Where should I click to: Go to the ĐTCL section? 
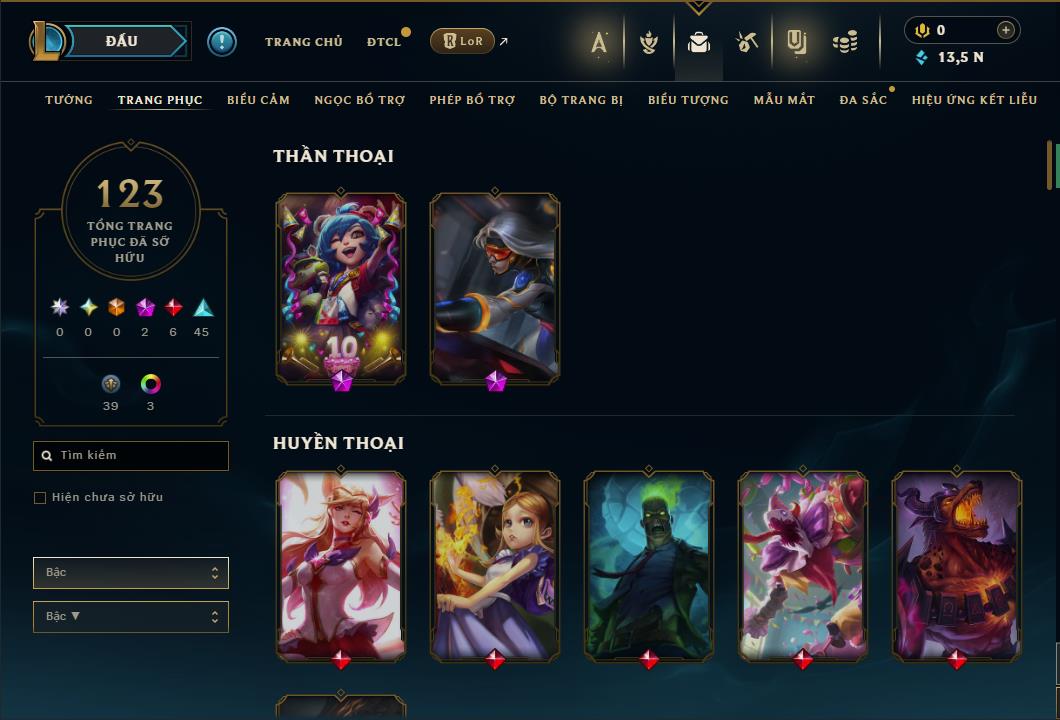[x=384, y=41]
